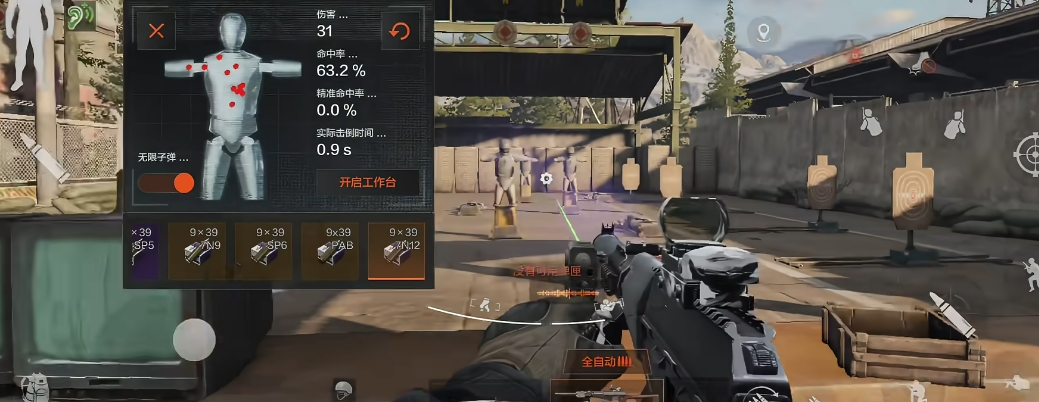Viewport: 1039px width, 402px height.
Task: Tap the prone stance icon
Action: pyautogui.click(x=1017, y=383)
